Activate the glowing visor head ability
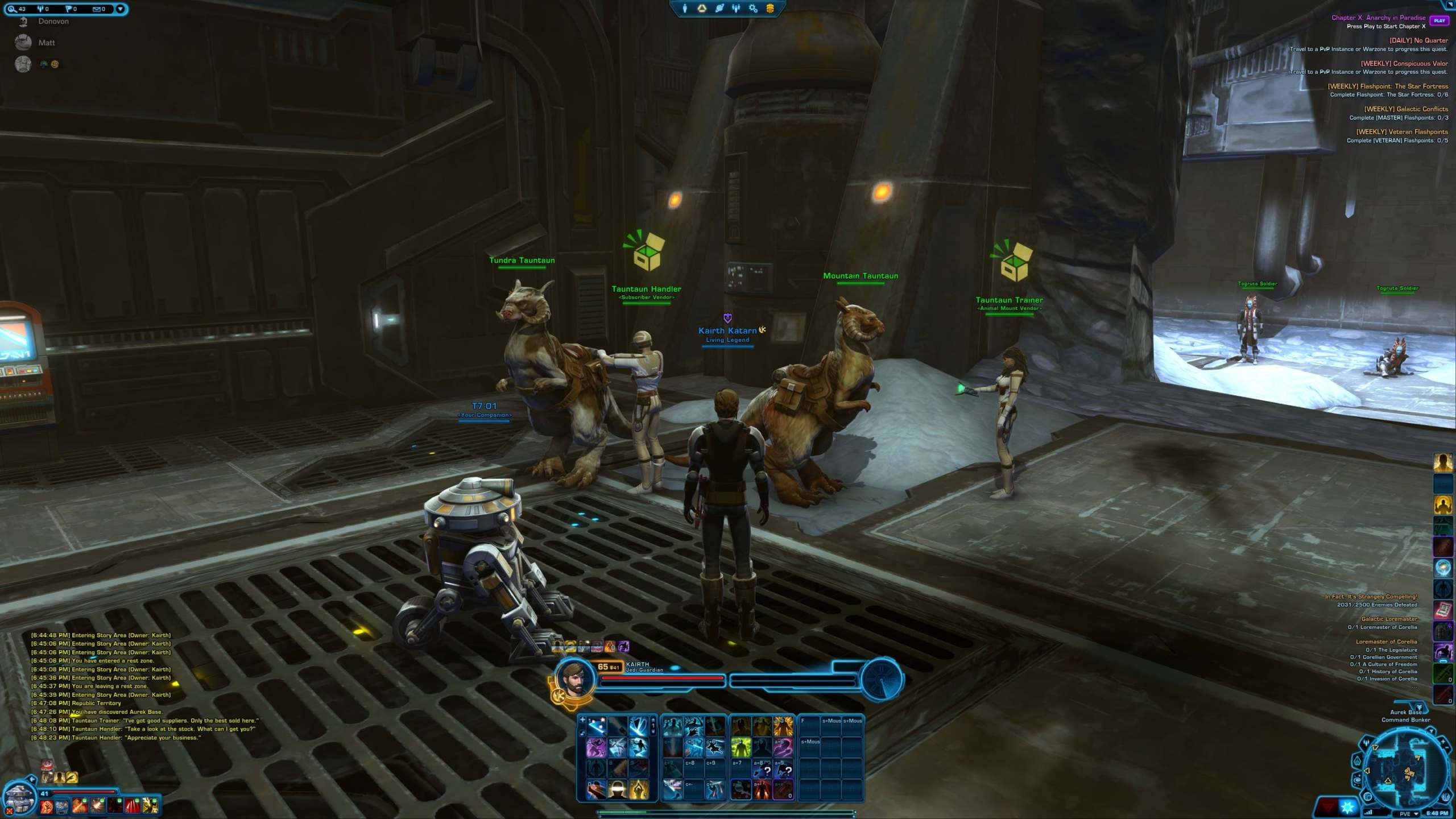The width and height of the screenshot is (1456, 819). [617, 789]
